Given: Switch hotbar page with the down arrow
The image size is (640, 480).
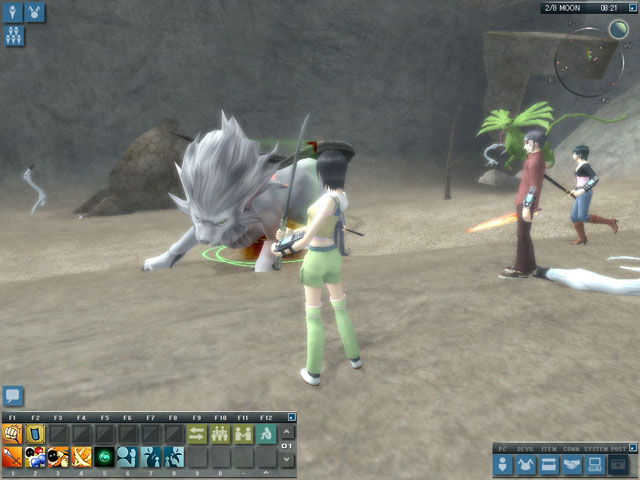Looking at the screenshot, I should tap(288, 459).
